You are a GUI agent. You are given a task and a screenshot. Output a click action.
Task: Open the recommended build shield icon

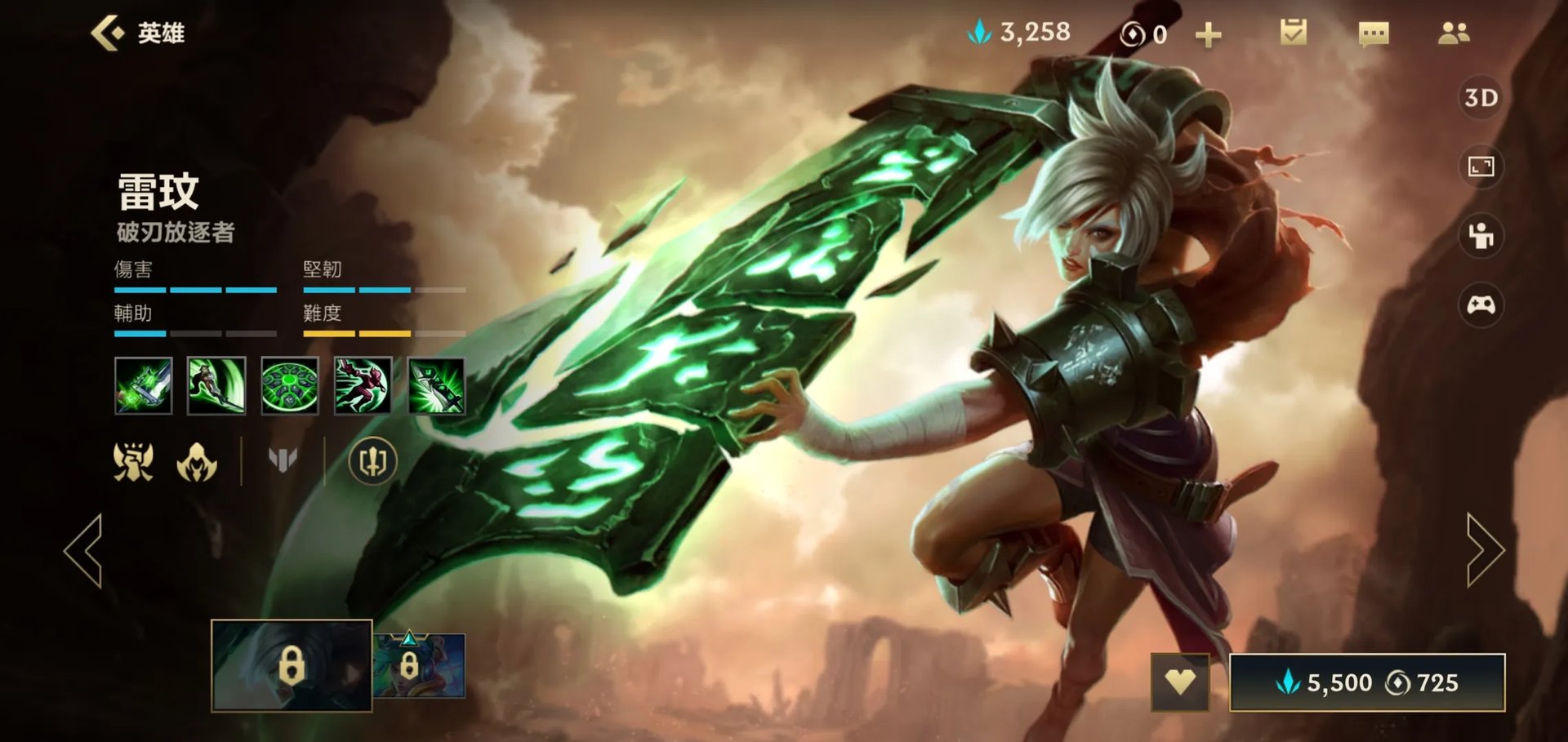coord(372,461)
